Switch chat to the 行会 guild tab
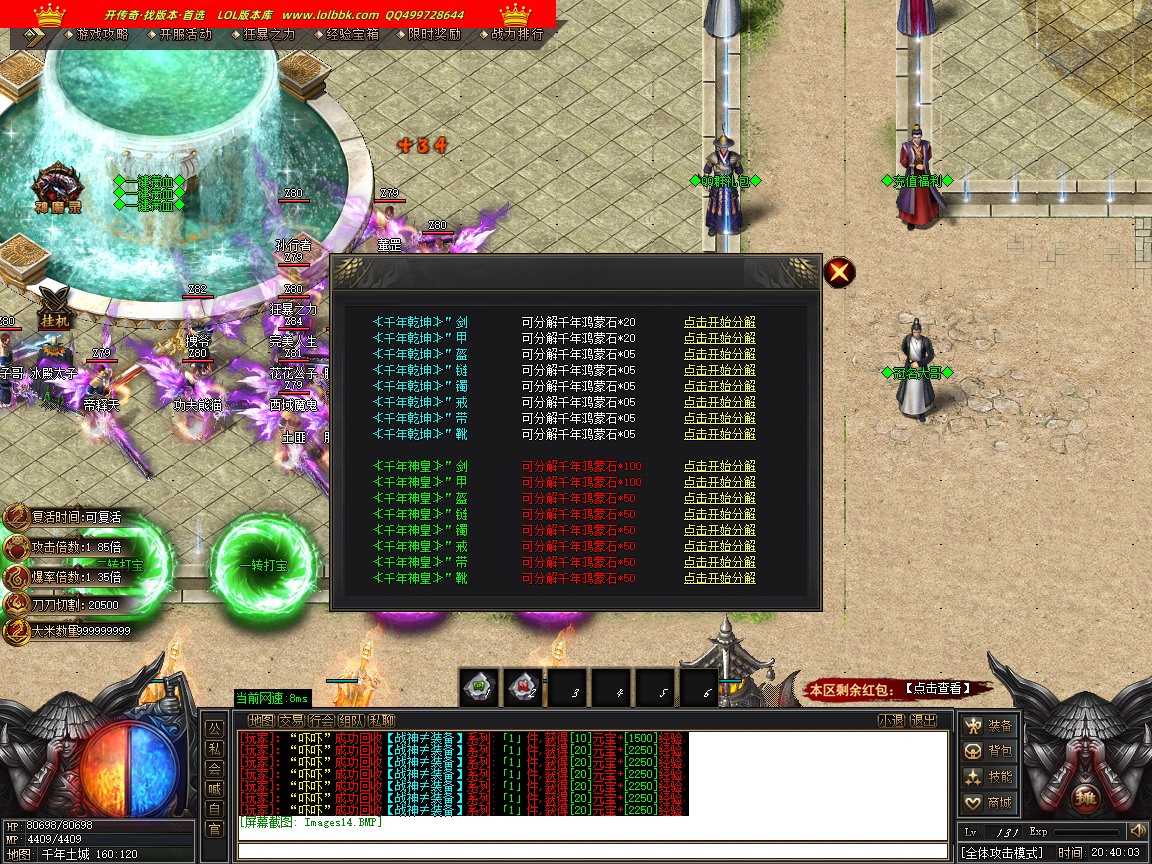 pos(321,721)
